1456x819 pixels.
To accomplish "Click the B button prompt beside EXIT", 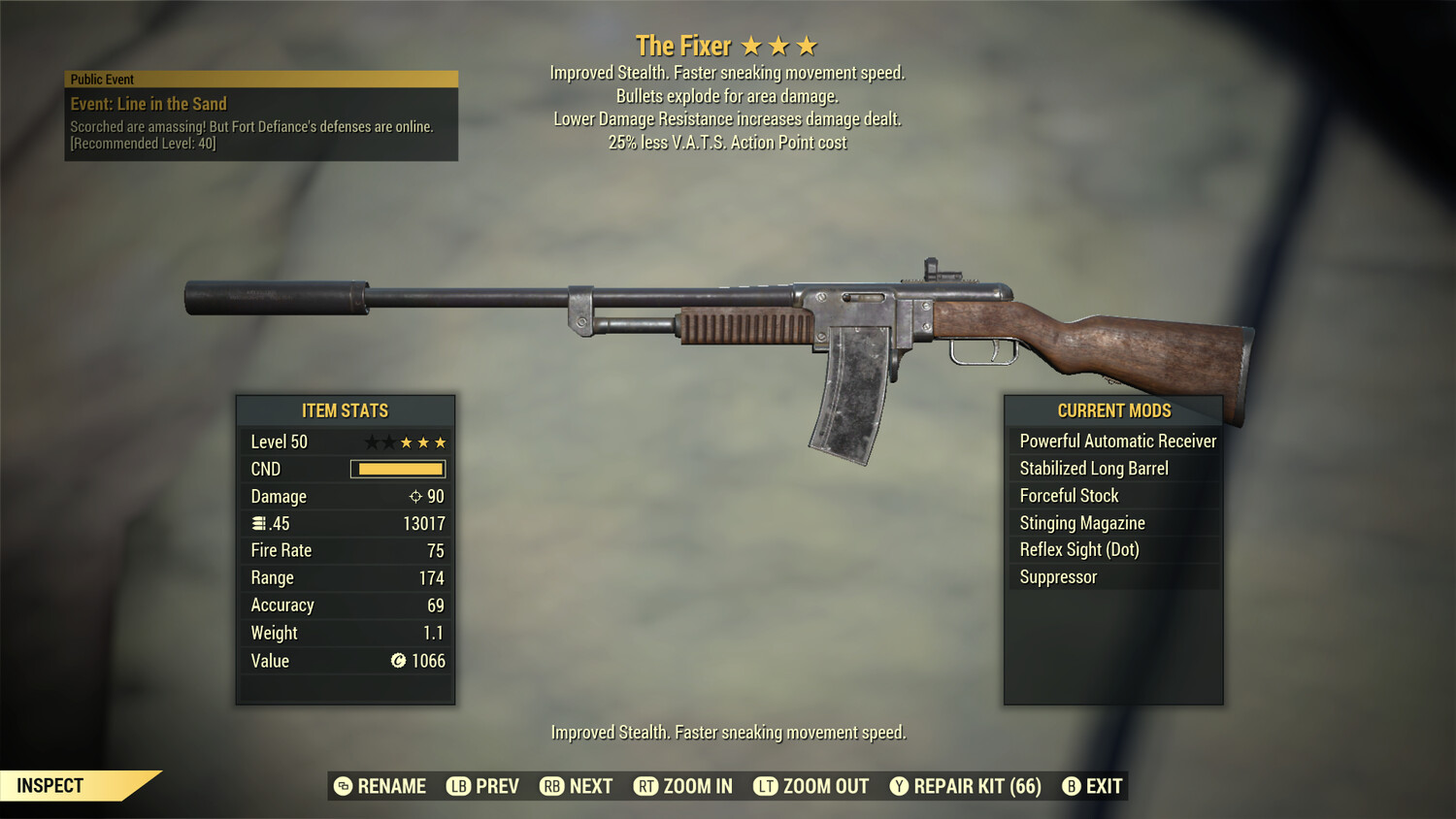I will (1071, 786).
